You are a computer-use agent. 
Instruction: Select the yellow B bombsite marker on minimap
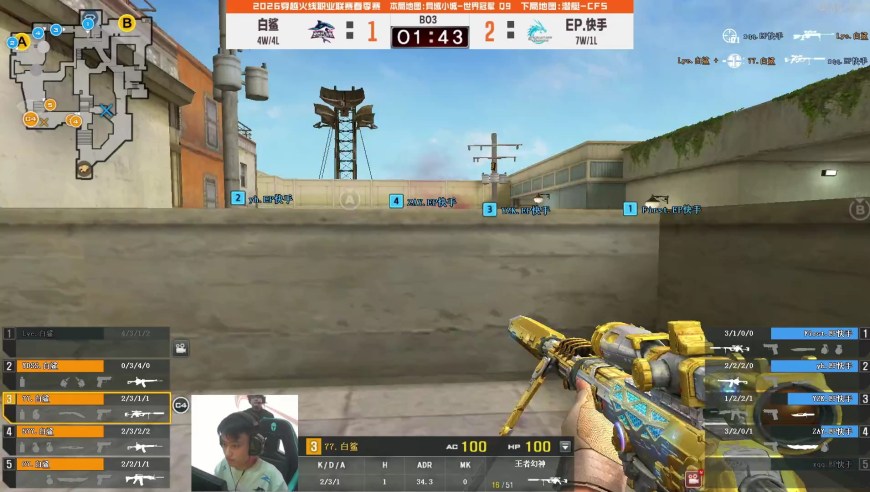(127, 22)
